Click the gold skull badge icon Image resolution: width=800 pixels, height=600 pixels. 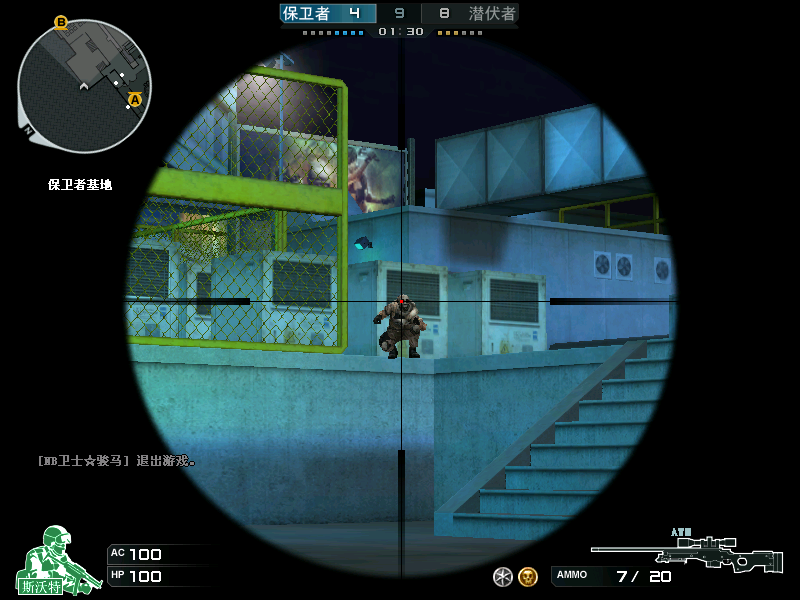coord(528,576)
